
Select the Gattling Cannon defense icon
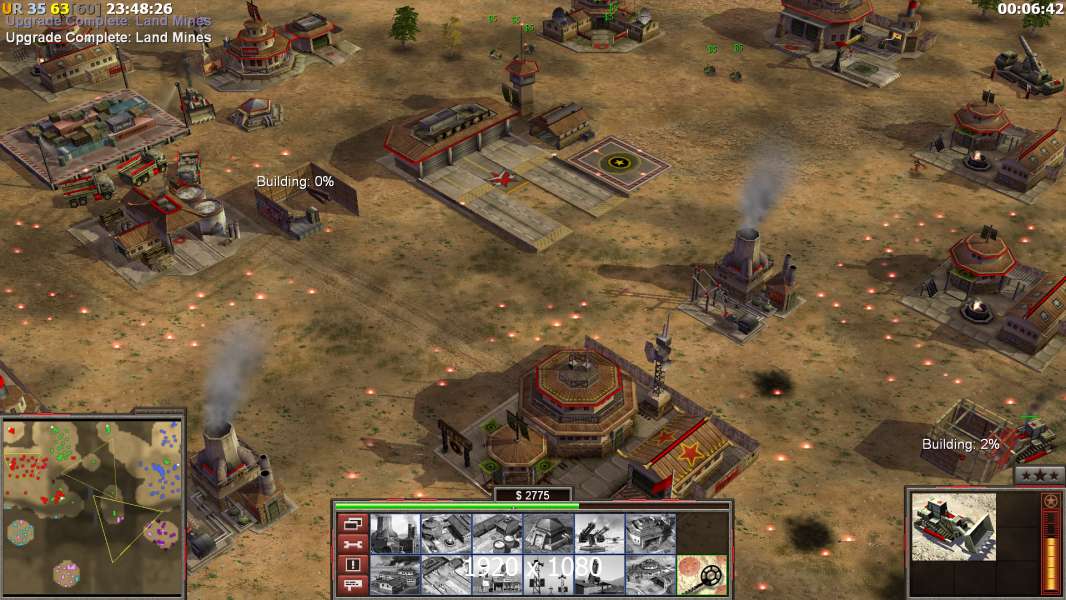click(x=599, y=534)
